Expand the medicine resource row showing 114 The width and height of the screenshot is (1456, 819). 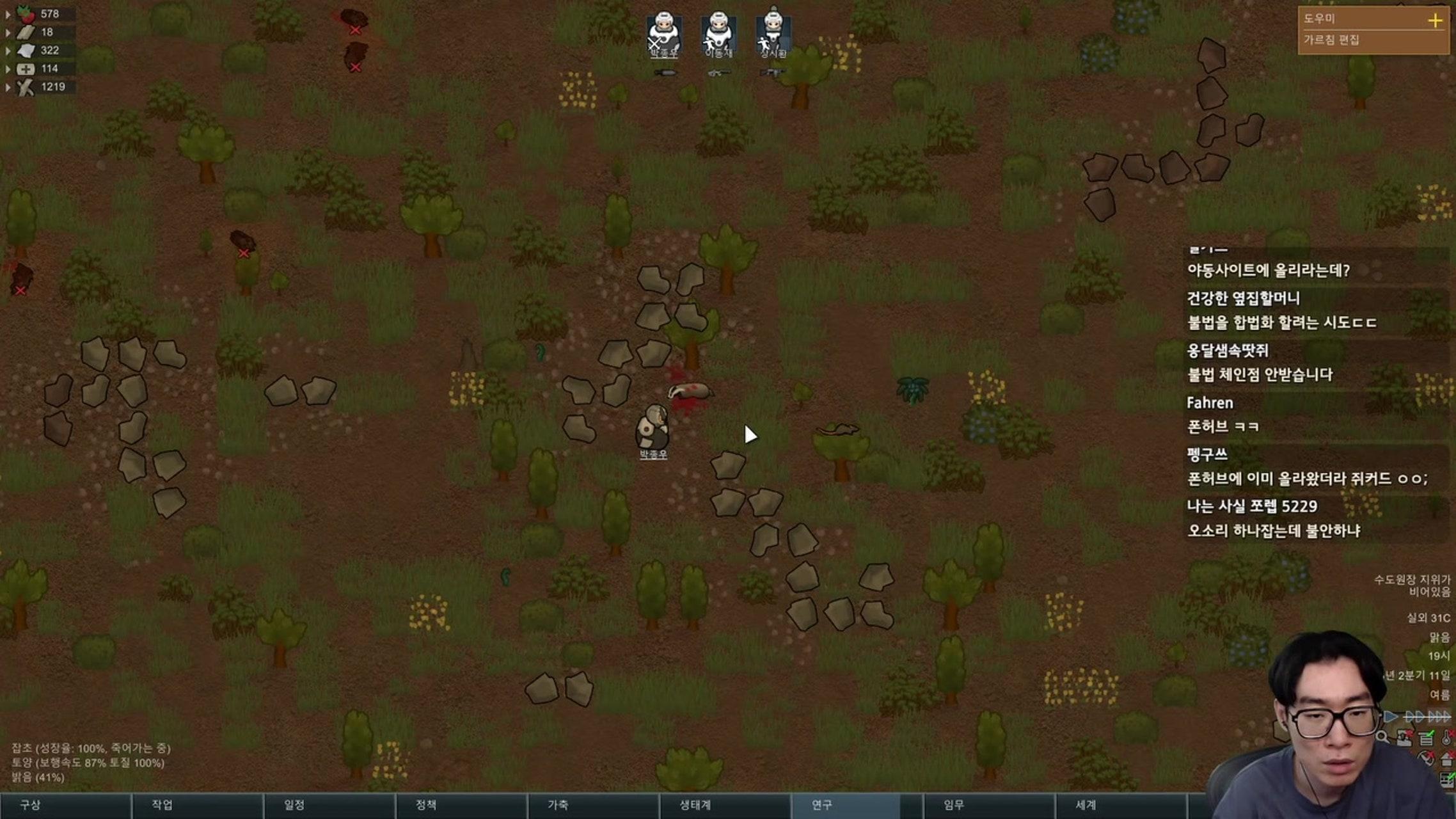[x=8, y=68]
